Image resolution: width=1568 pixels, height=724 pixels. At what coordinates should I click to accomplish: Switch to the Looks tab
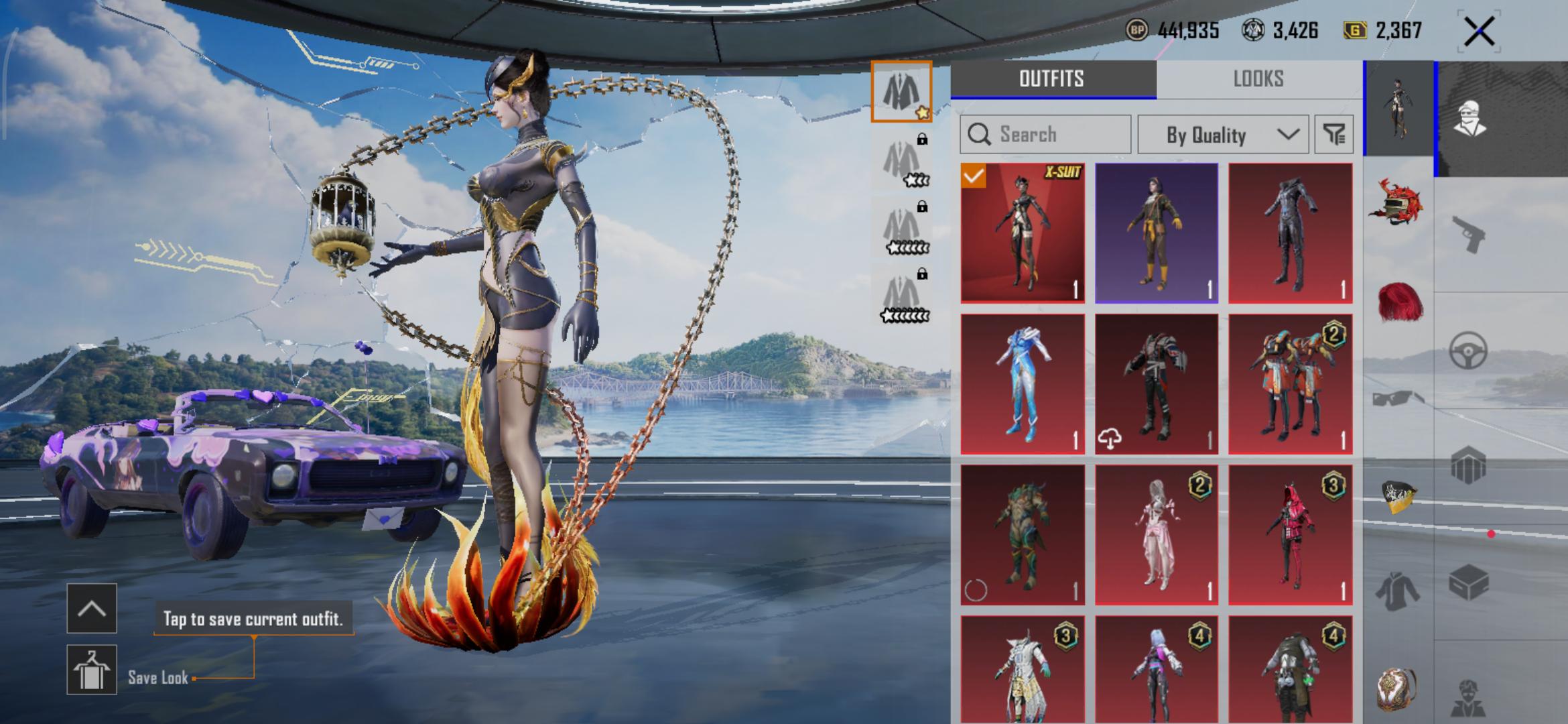tap(1258, 79)
